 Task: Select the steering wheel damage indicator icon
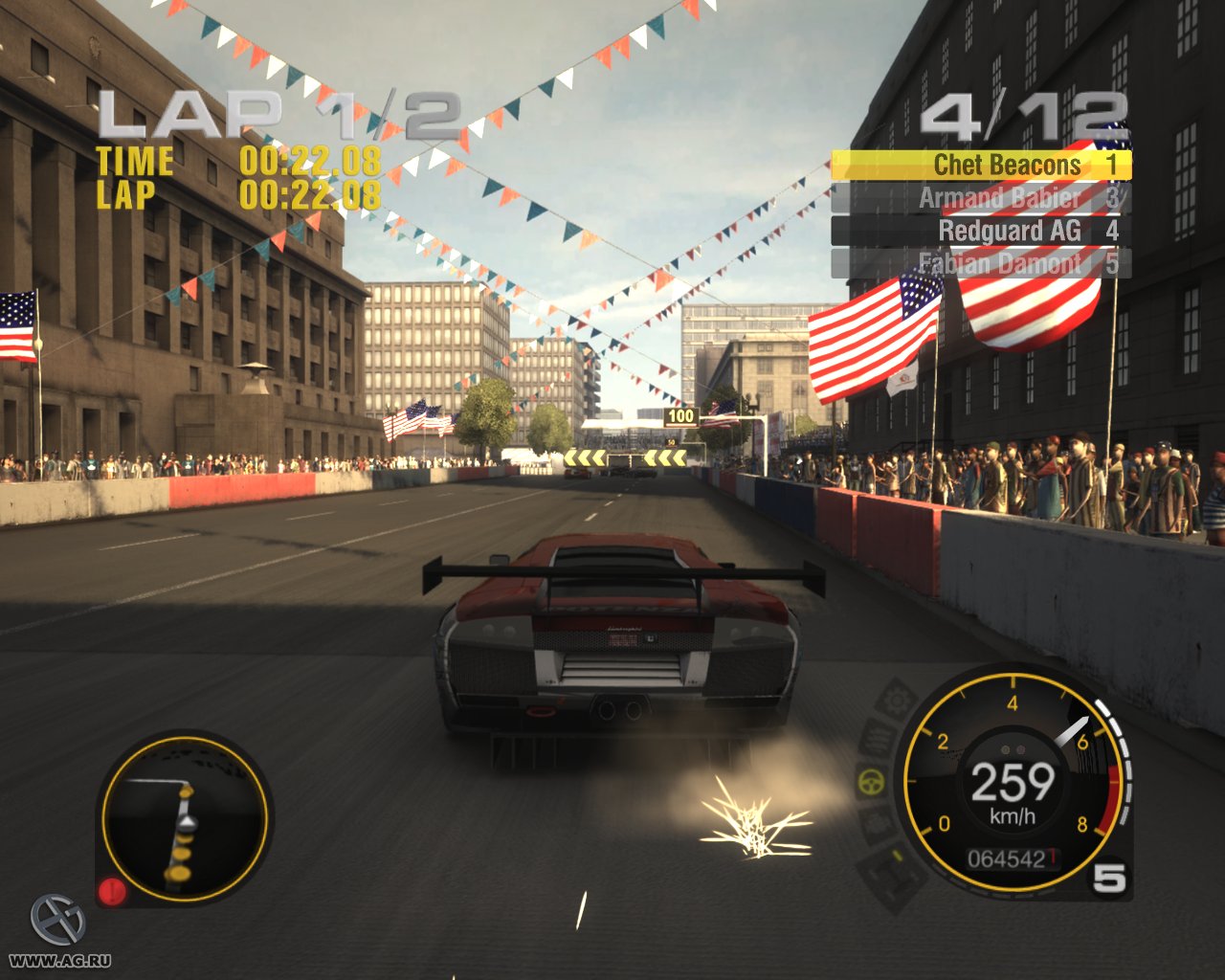coord(871,781)
